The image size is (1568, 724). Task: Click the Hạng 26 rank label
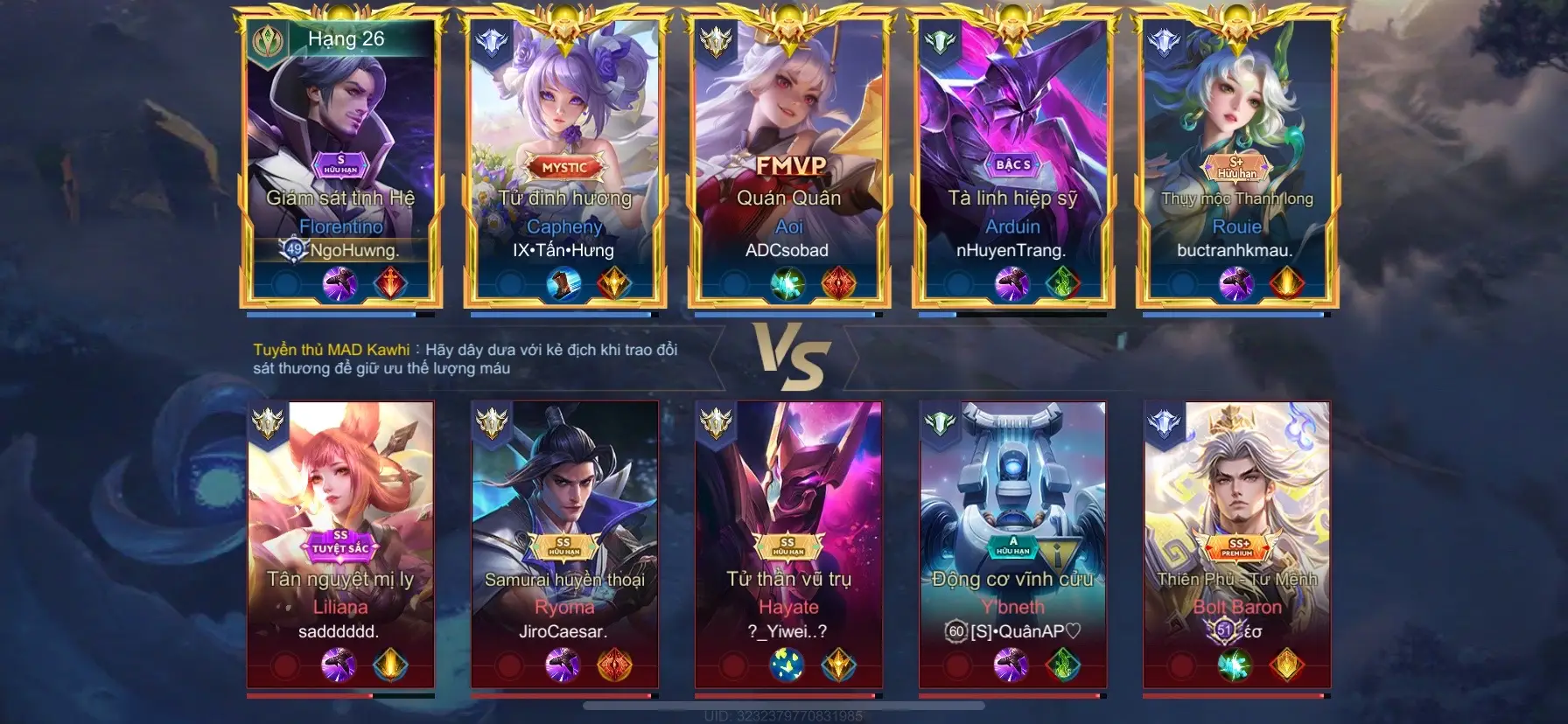pos(345,38)
